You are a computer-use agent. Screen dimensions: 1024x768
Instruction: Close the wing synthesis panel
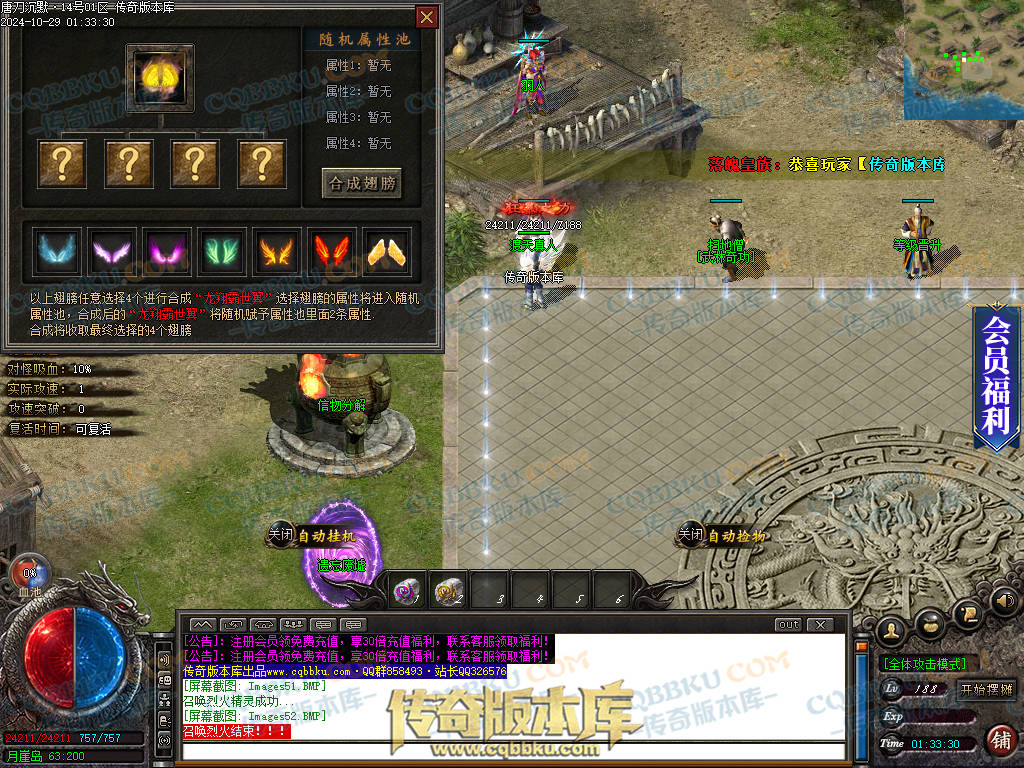427,17
